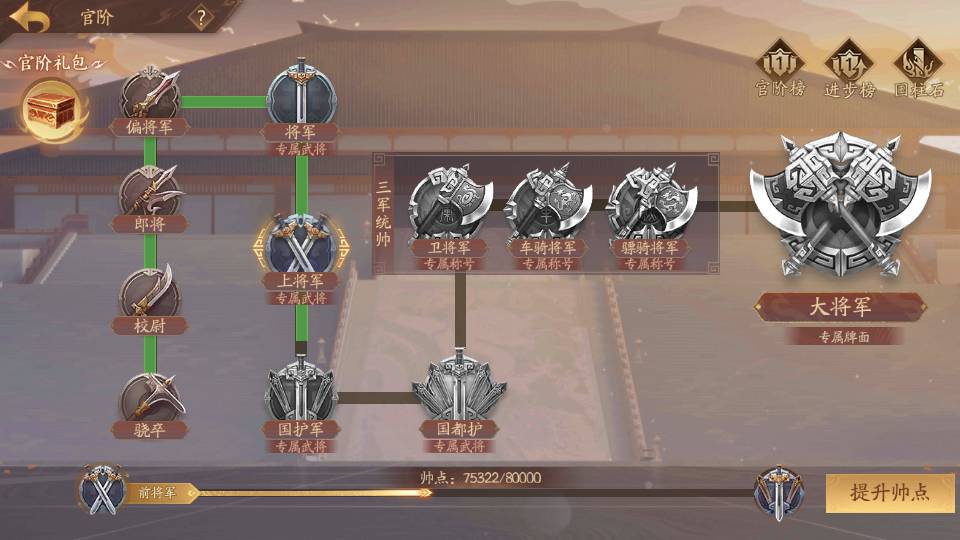The height and width of the screenshot is (540, 960).
Task: Select the 校尉 rank node
Action: (150, 292)
